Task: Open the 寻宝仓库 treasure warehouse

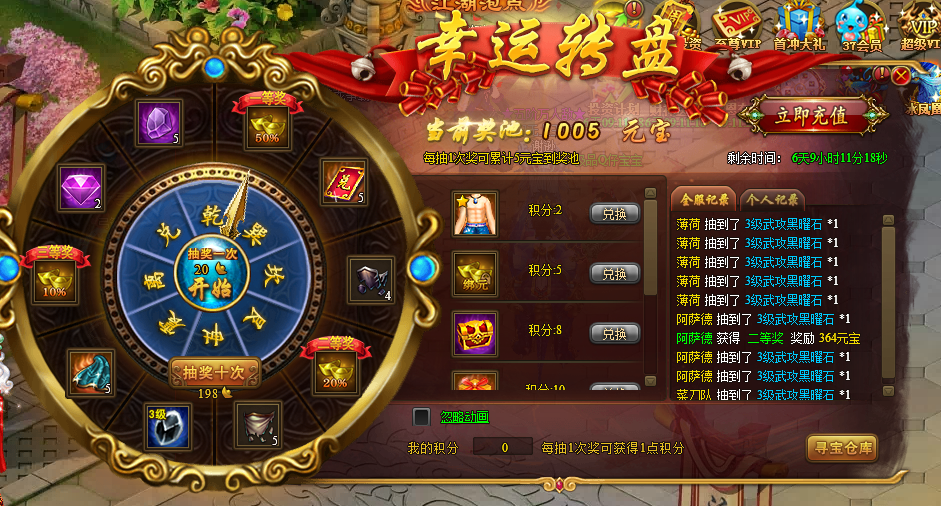Action: coord(841,448)
